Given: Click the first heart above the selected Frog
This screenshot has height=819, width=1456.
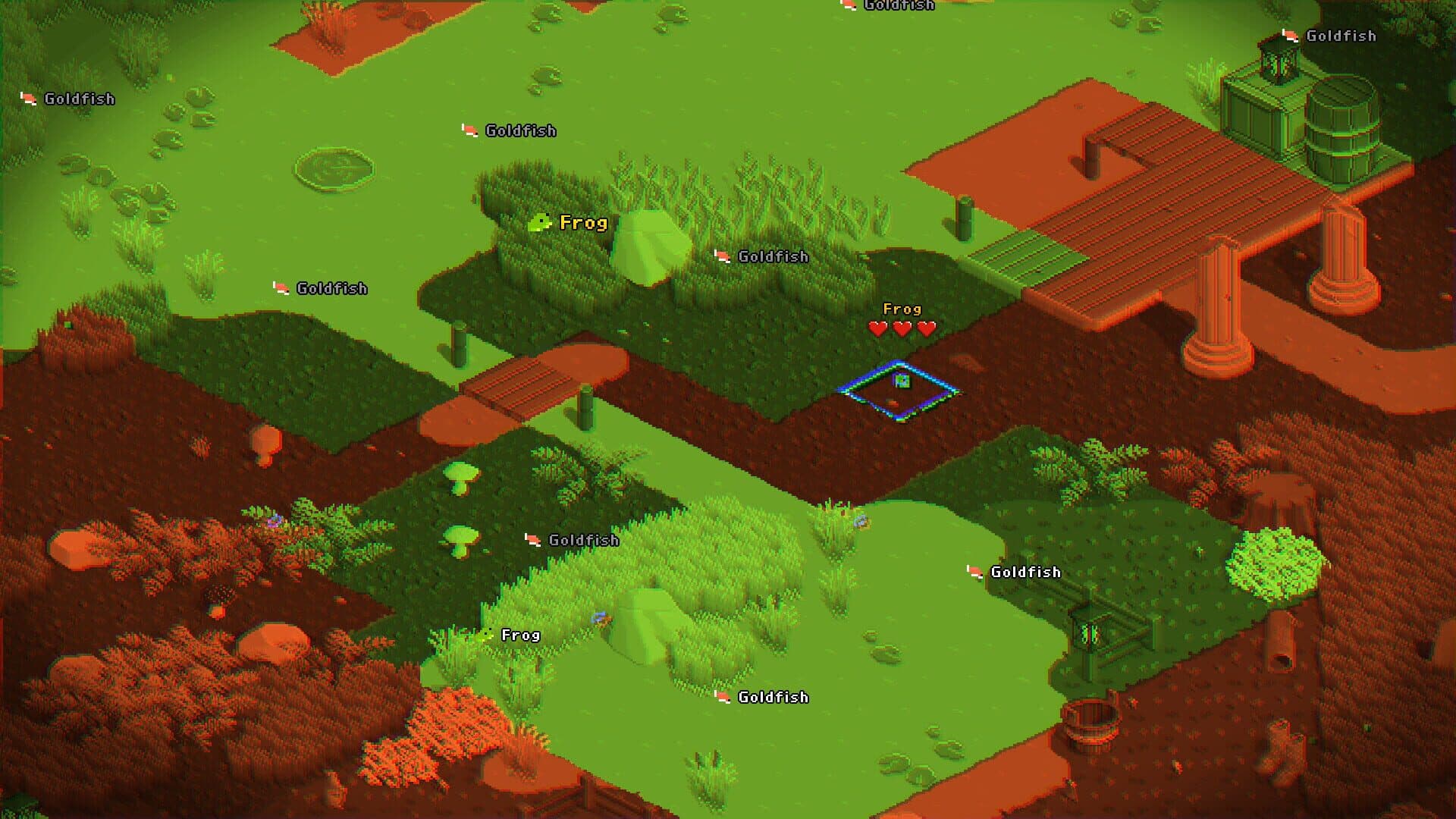Looking at the screenshot, I should (877, 329).
